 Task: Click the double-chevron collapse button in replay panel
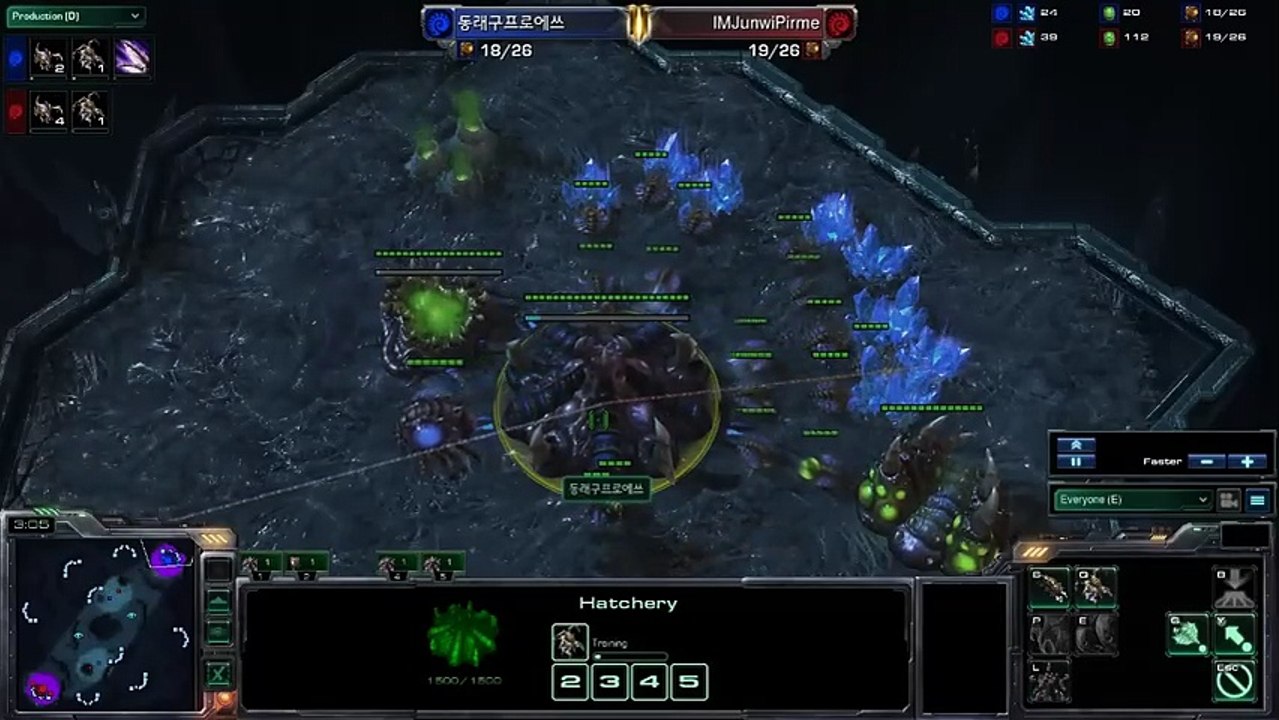point(1075,445)
